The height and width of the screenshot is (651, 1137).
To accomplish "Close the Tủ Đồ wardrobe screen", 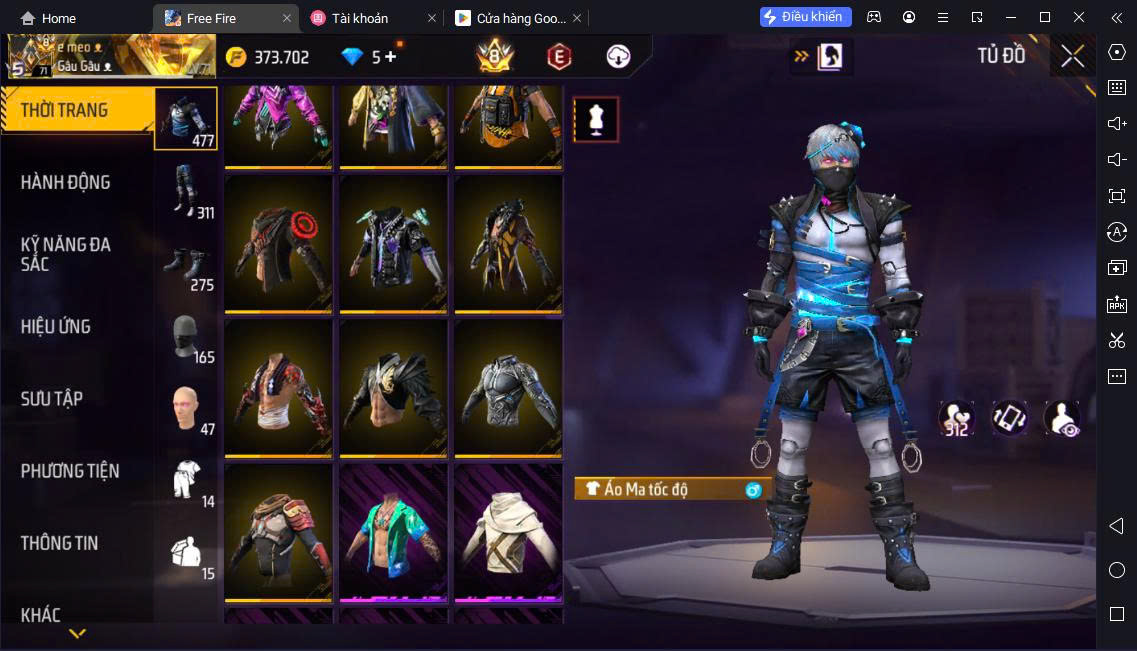I will tap(1072, 56).
